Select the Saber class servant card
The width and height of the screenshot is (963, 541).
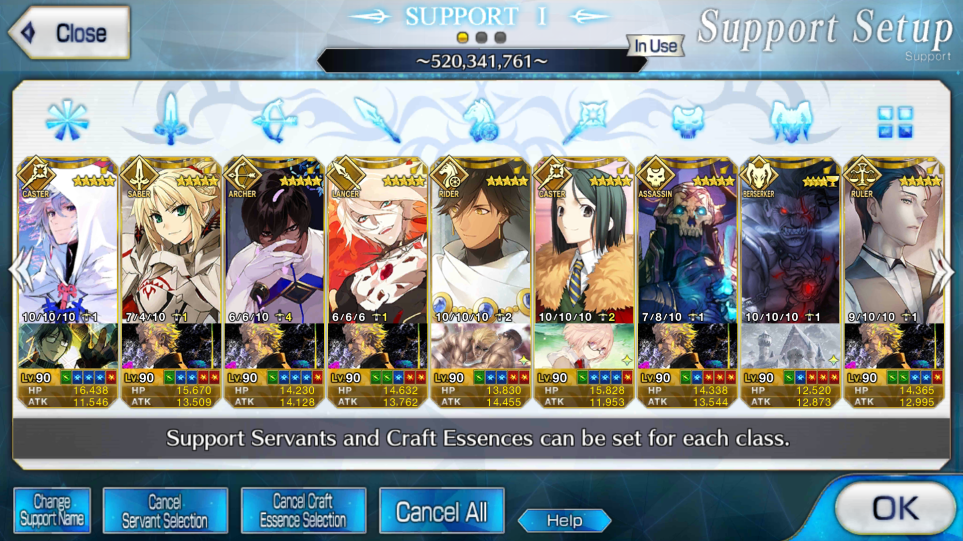click(170, 250)
